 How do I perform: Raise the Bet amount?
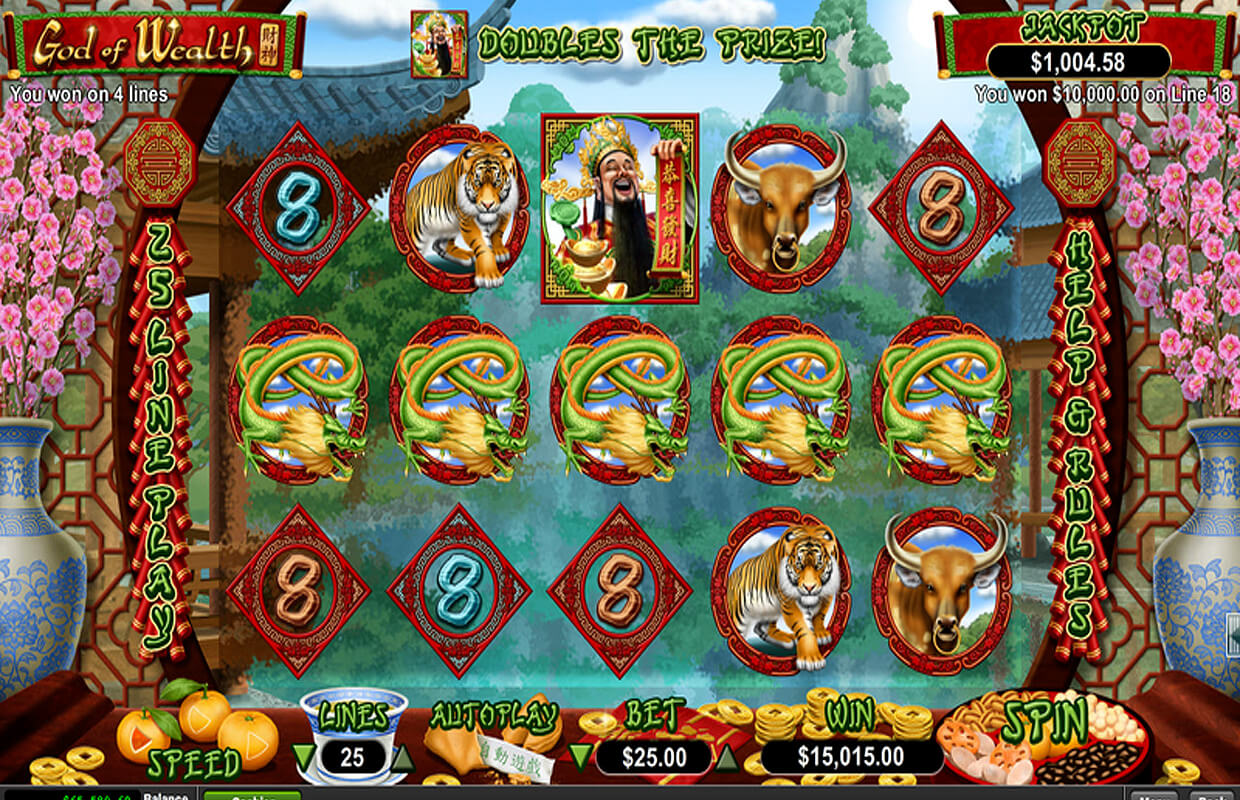tap(729, 757)
